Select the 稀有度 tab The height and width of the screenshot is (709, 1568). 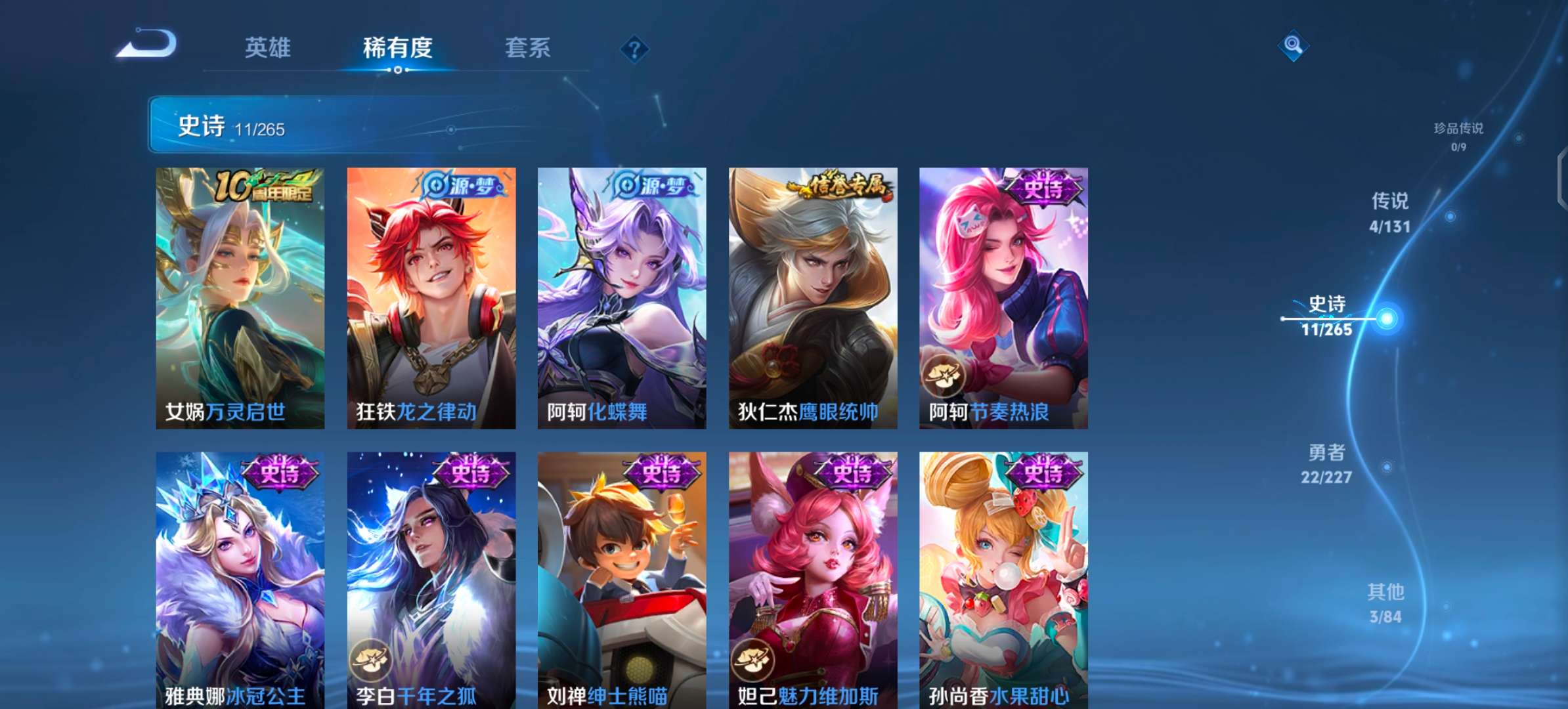click(395, 49)
